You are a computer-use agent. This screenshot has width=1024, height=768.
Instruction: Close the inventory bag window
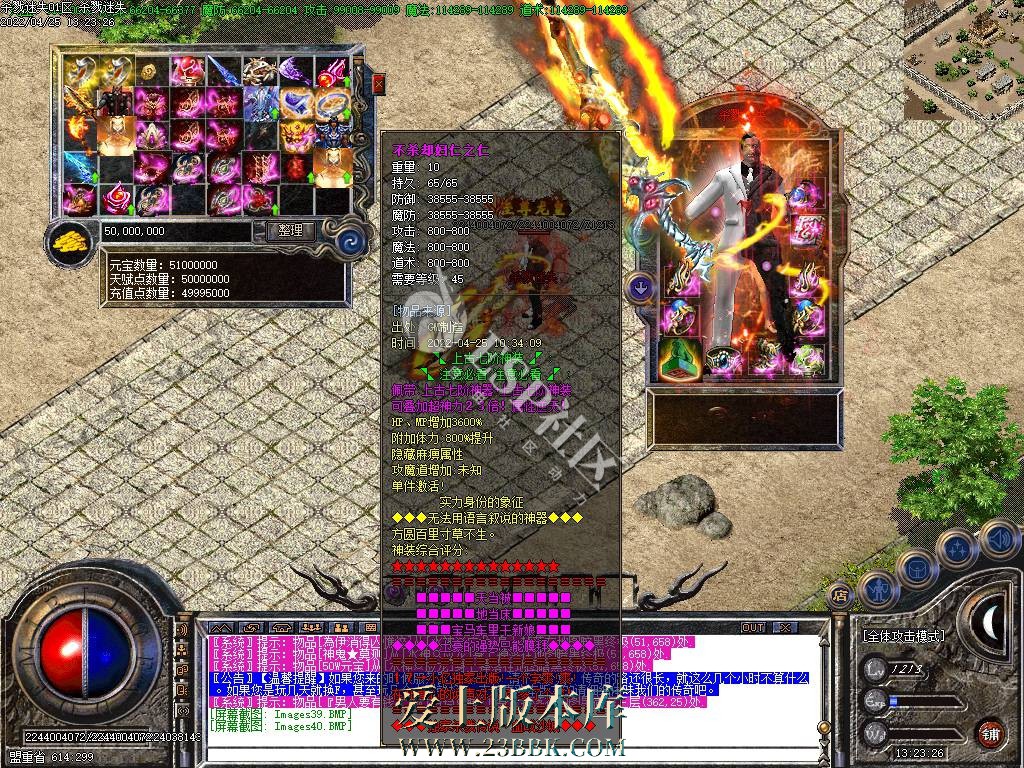(x=378, y=83)
